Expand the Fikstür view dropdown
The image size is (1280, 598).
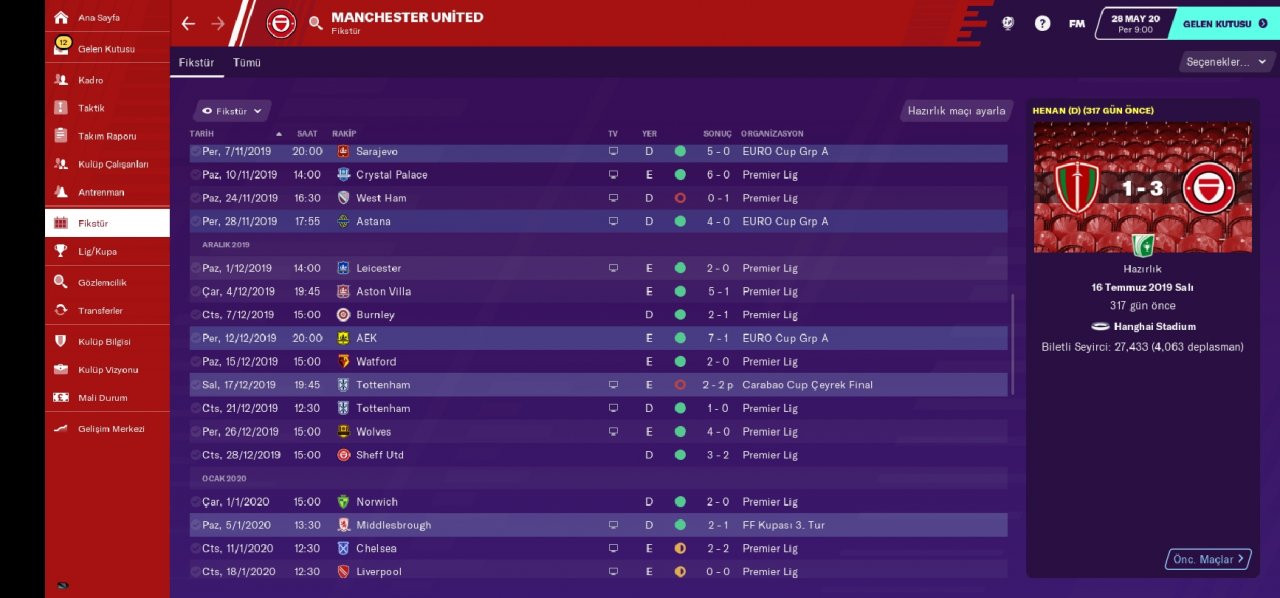click(x=231, y=111)
